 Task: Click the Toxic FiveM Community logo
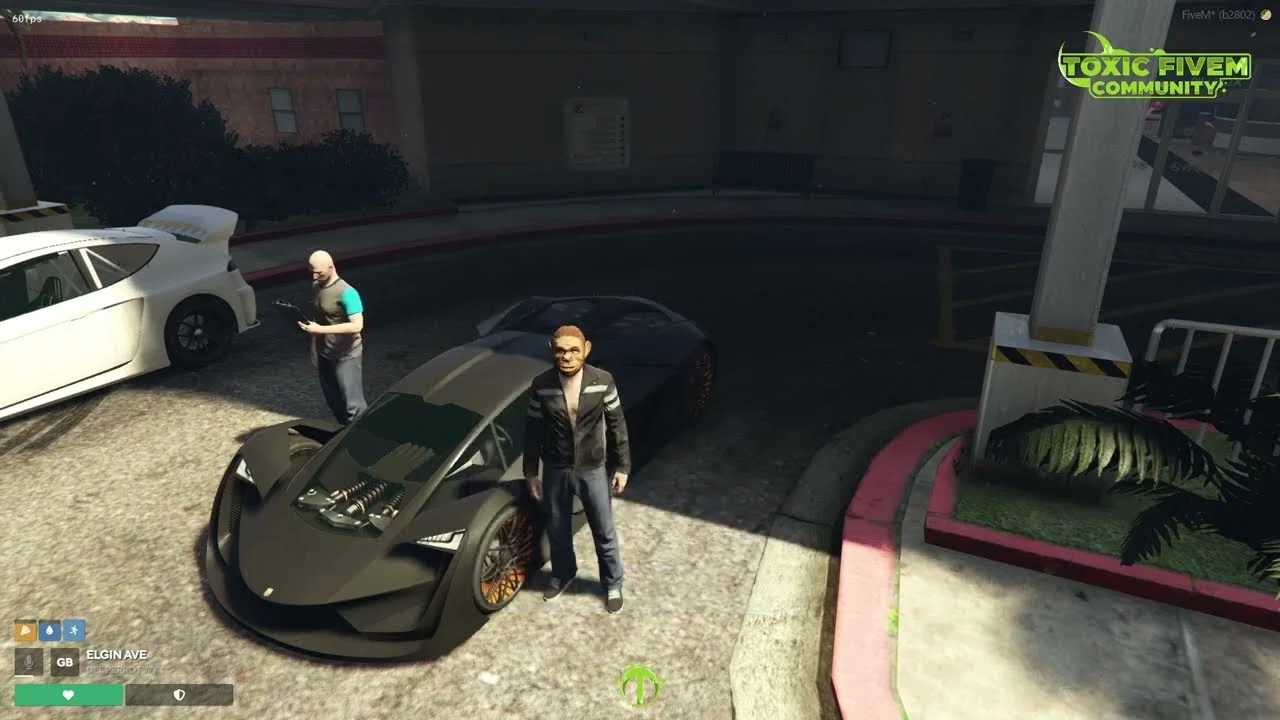tap(1154, 69)
